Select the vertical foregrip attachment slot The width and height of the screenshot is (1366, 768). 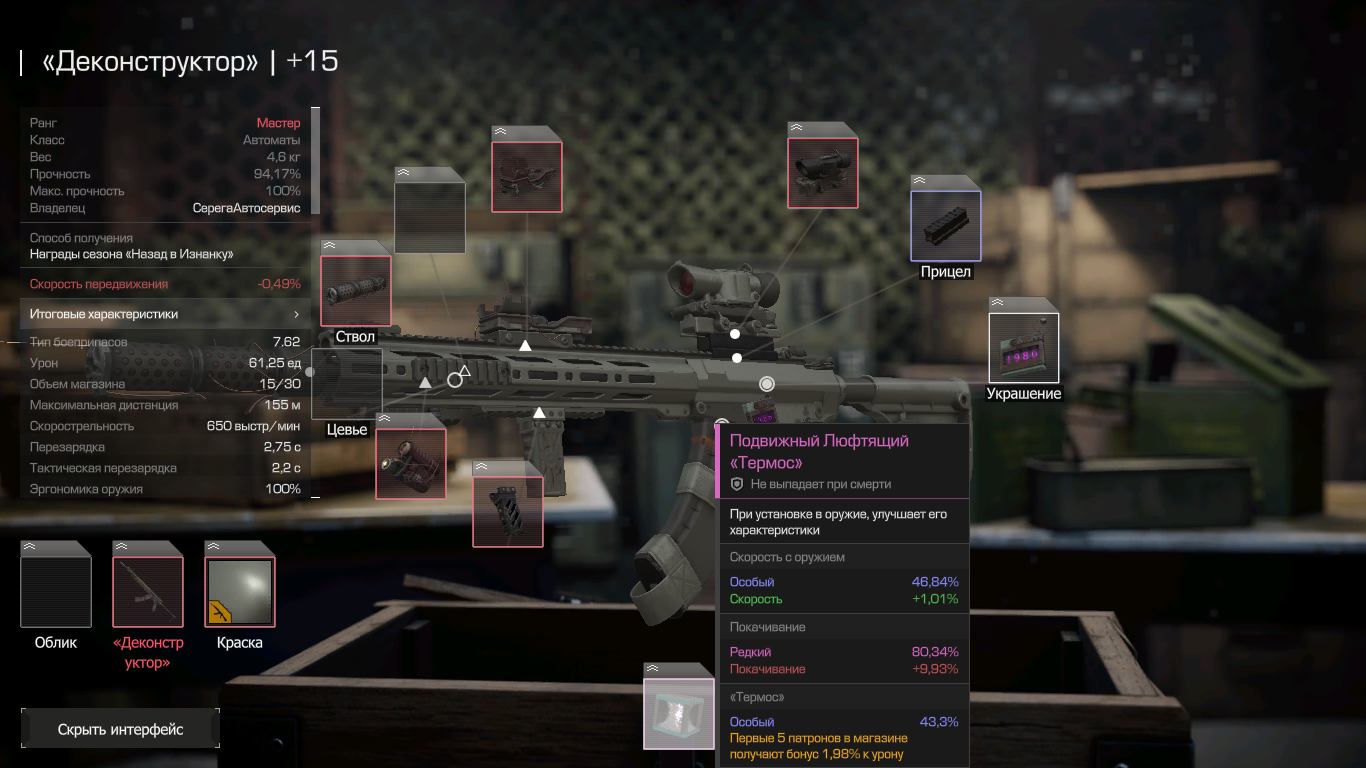tap(508, 511)
